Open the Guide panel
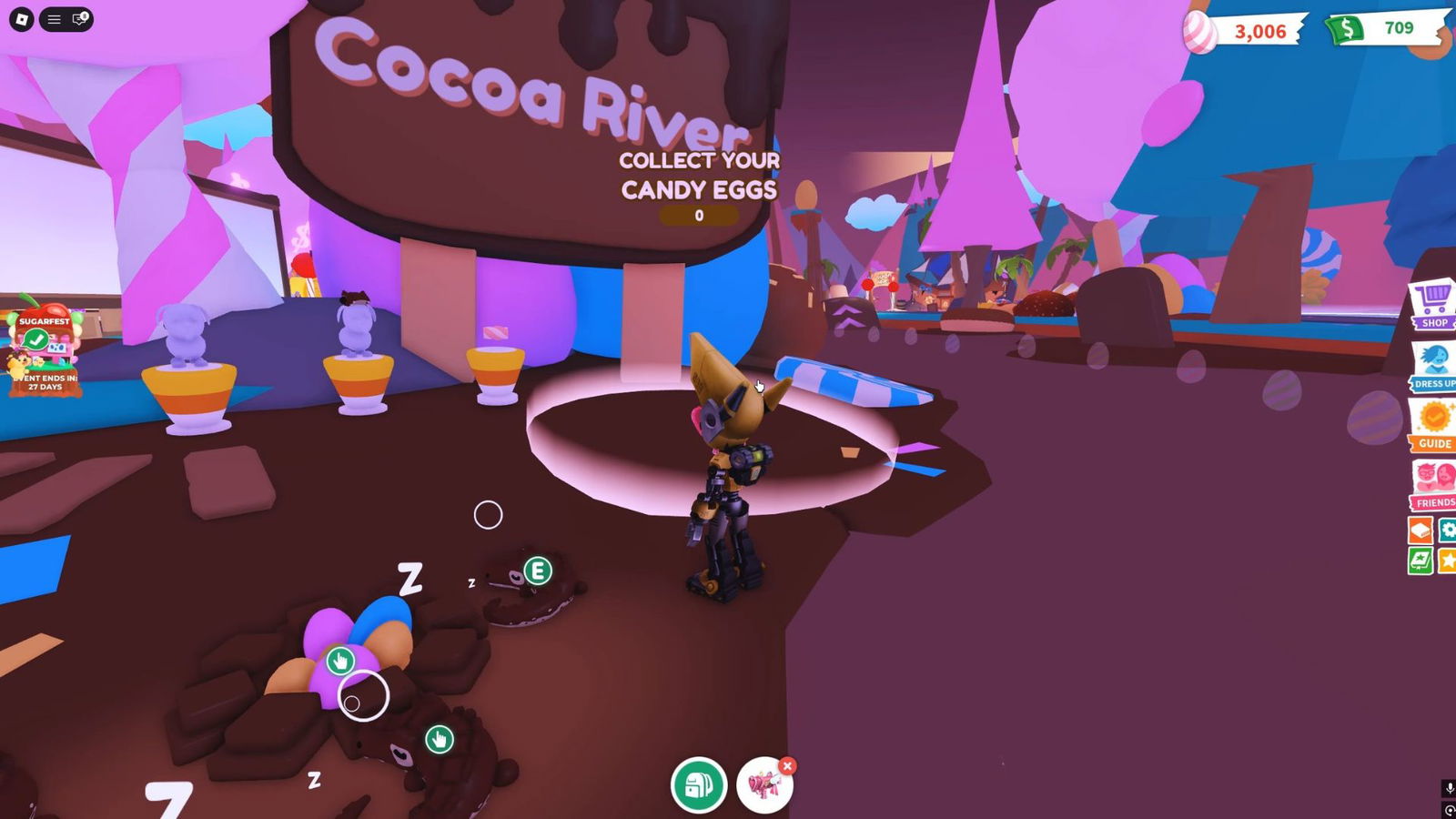Screen dimensions: 1456x819 pos(1434,425)
